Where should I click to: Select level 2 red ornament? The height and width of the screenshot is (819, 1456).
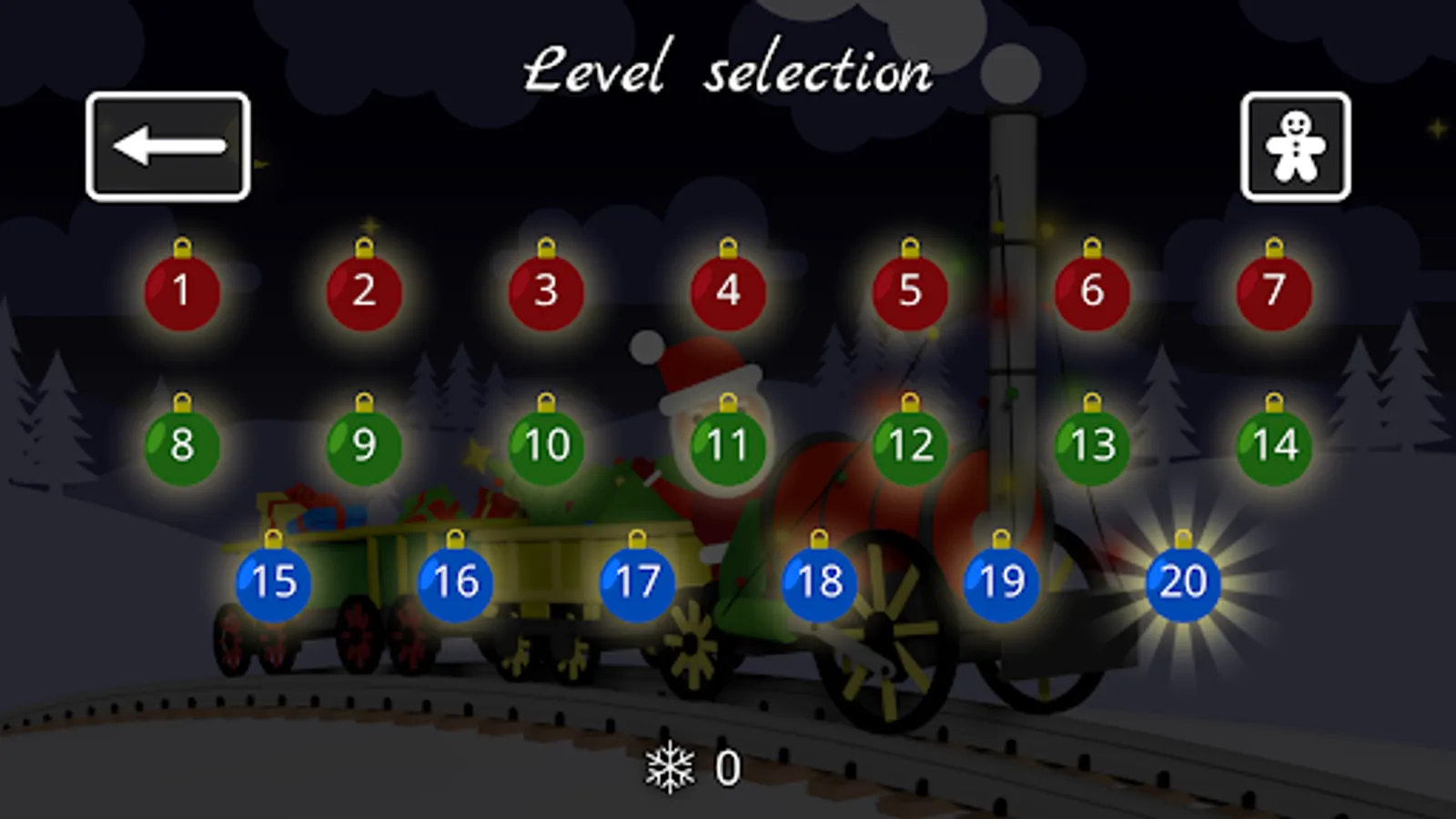pyautogui.click(x=364, y=293)
